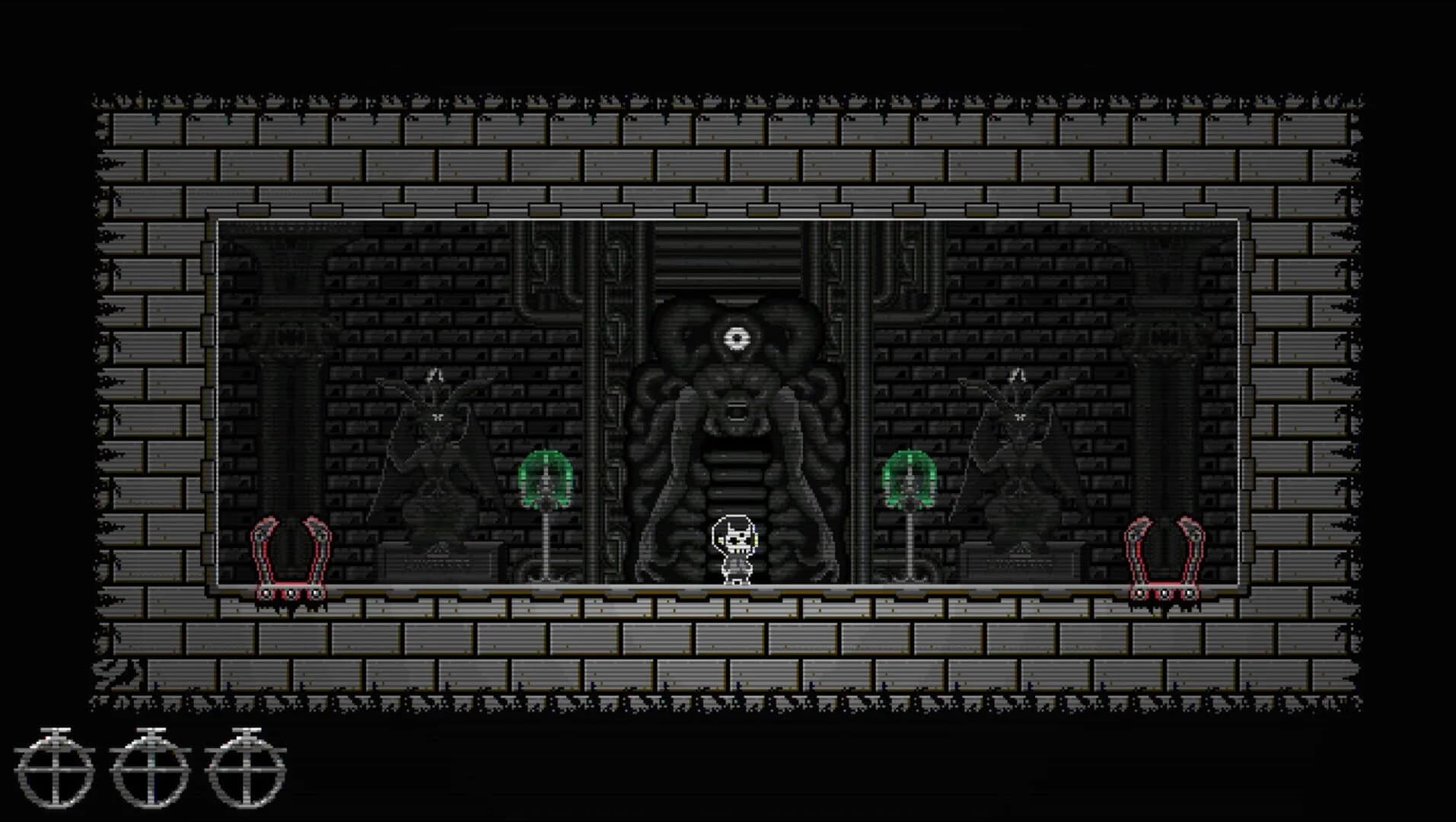The image size is (1456, 822).
Task: Click the right red clawed machine
Action: [1166, 556]
